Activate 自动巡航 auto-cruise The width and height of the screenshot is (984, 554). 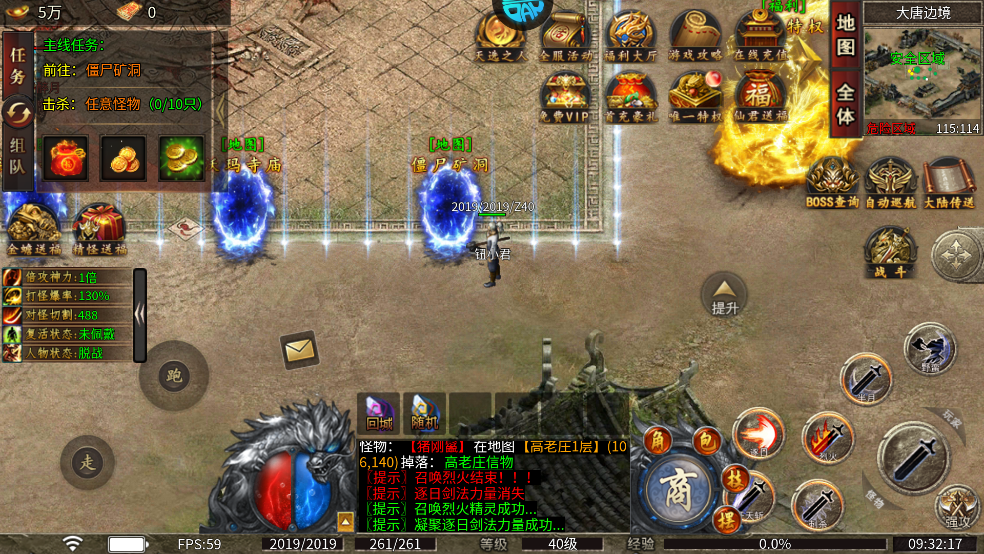click(891, 183)
